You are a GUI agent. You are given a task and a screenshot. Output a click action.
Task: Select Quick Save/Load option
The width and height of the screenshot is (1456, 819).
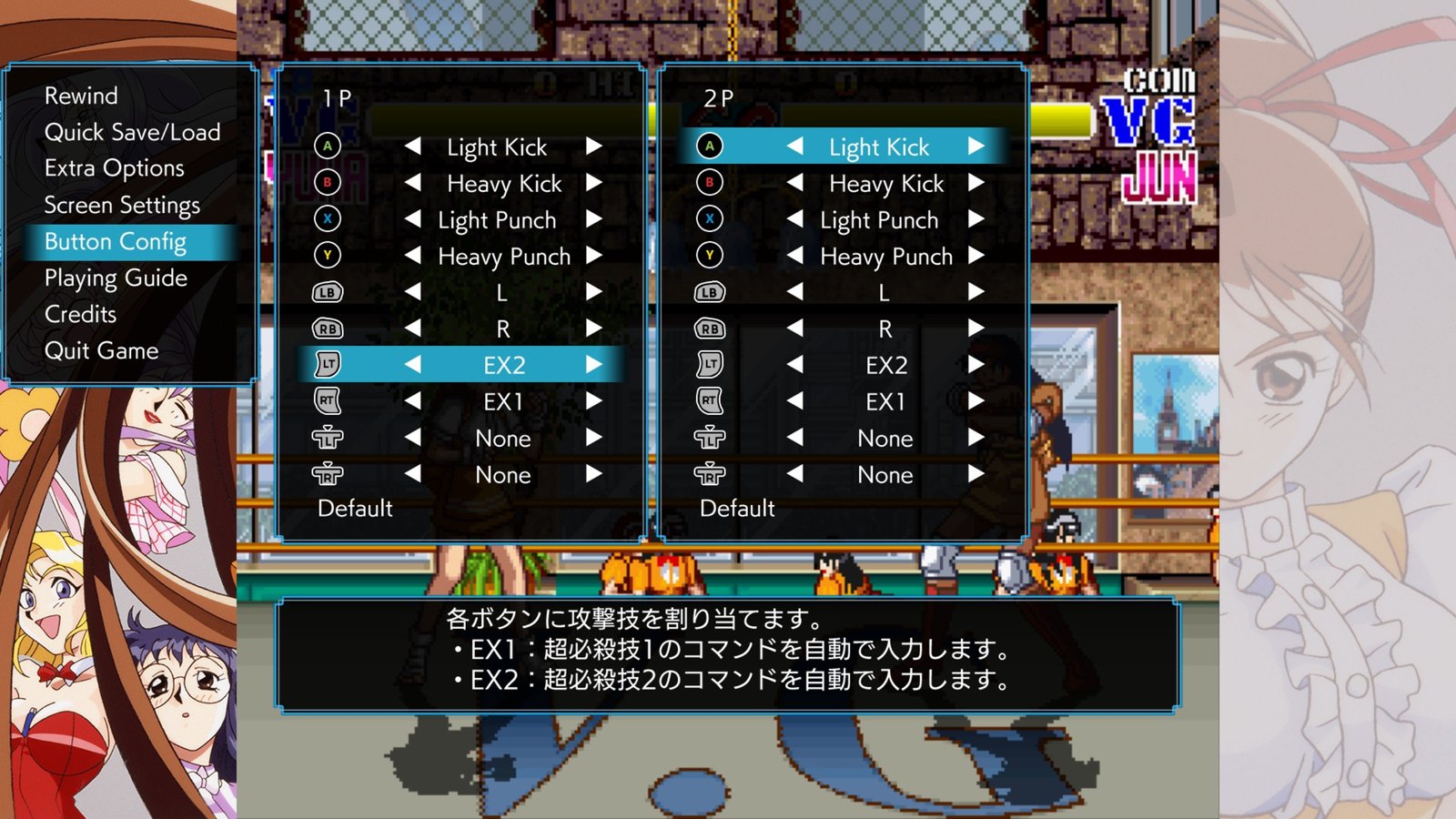coord(132,132)
